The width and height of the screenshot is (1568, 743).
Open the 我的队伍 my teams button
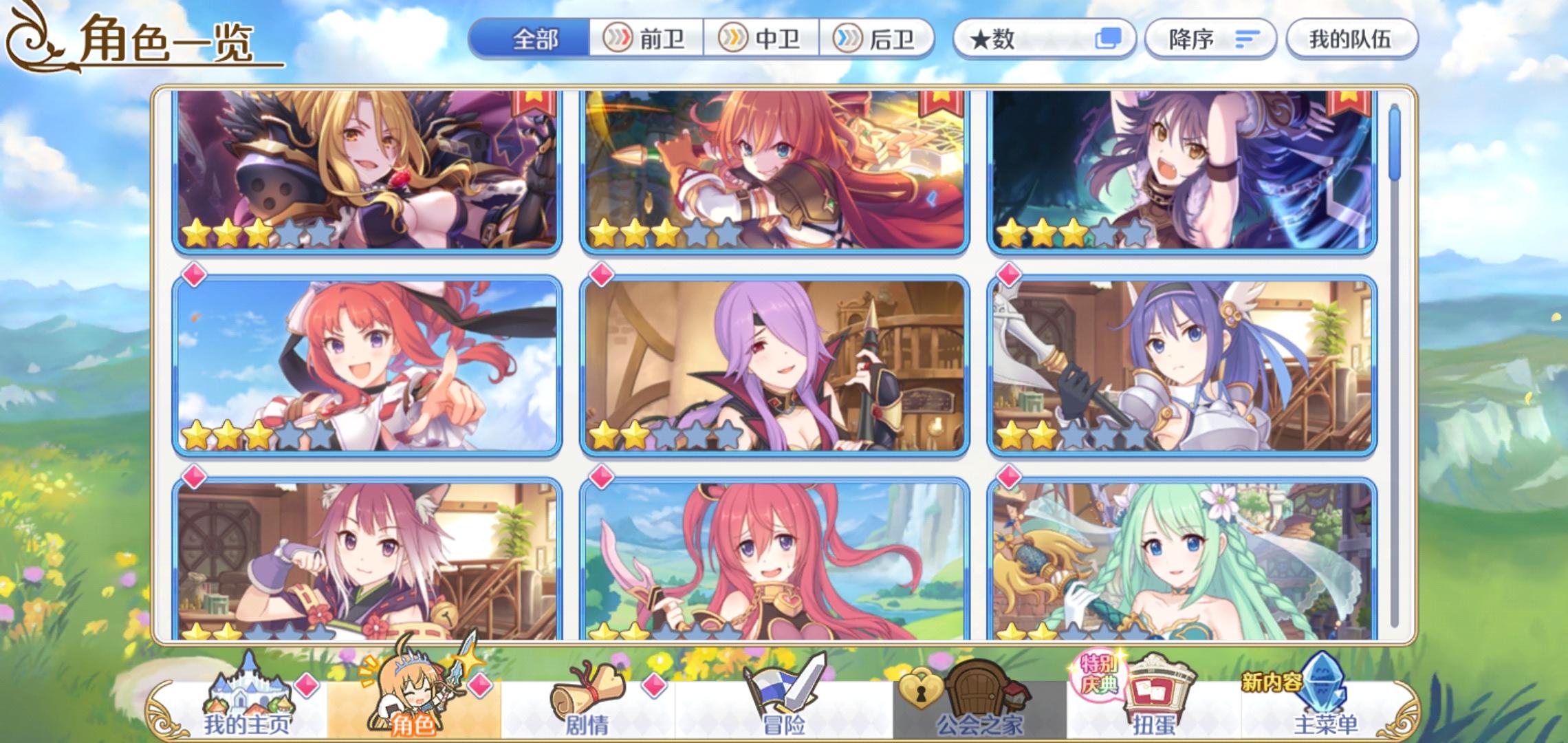tap(1349, 39)
